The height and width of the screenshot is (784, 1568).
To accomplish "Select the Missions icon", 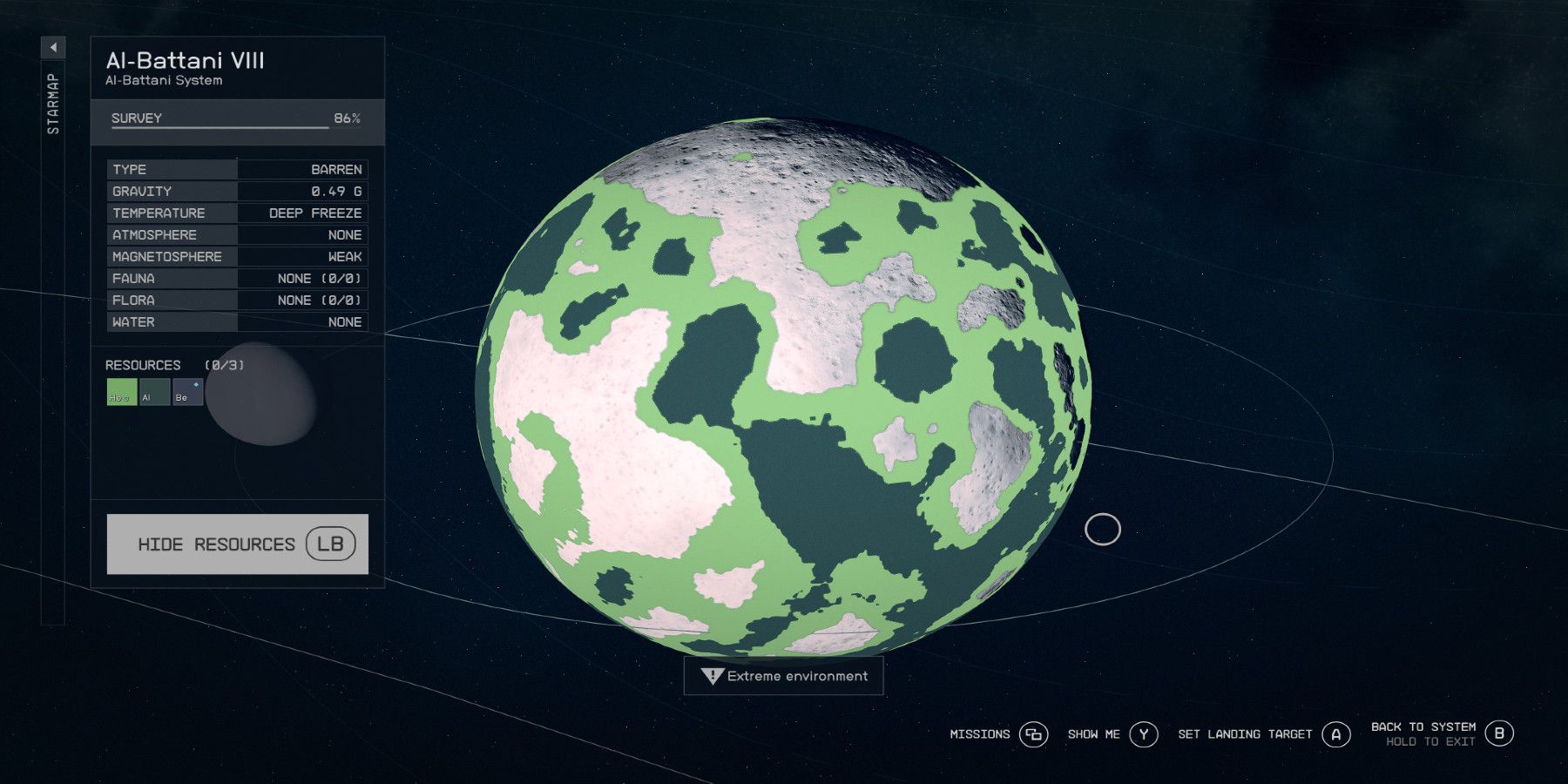I will [1036, 734].
